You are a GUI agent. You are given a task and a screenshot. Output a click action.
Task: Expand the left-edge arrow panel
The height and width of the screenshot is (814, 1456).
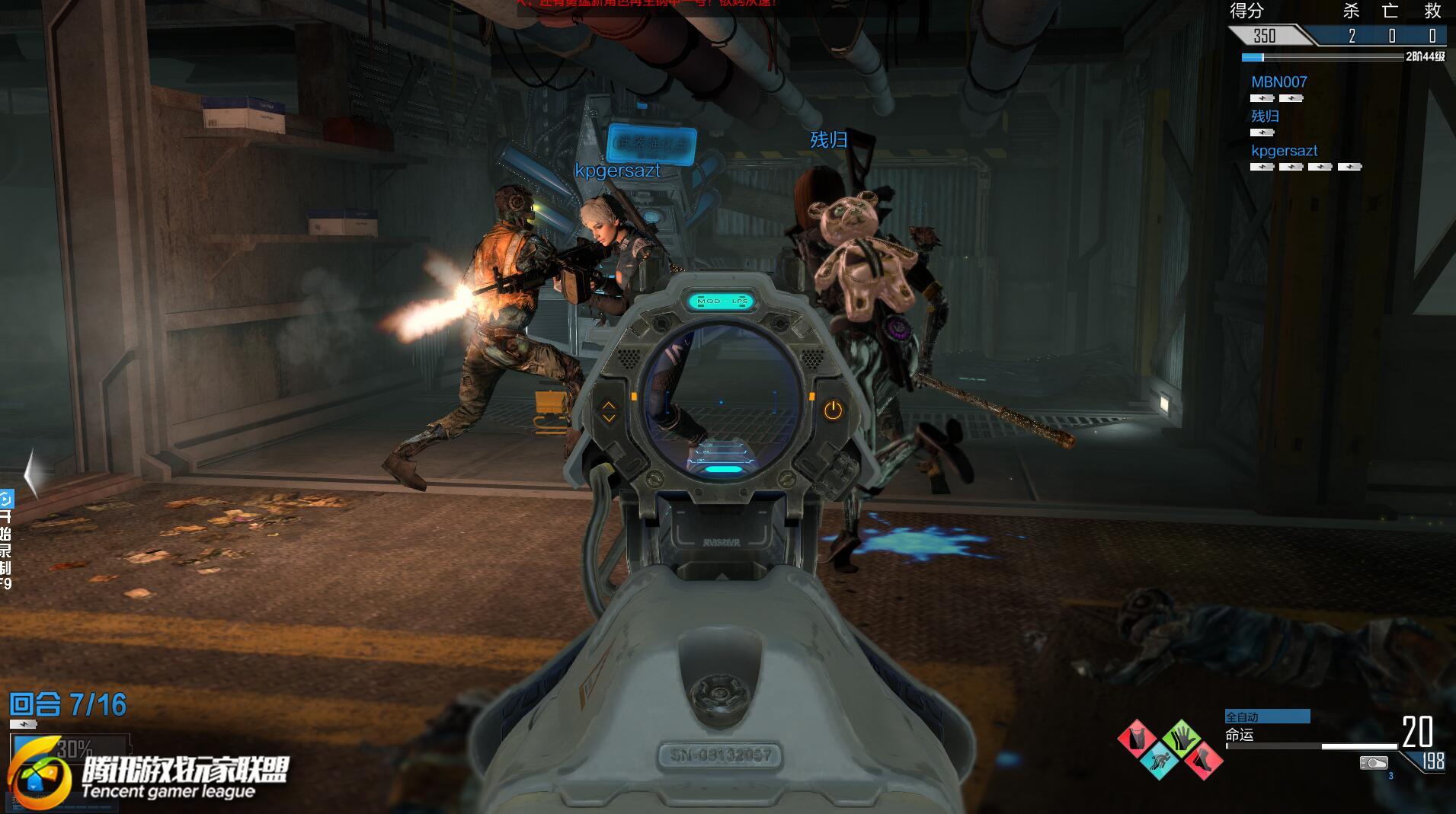(30, 474)
